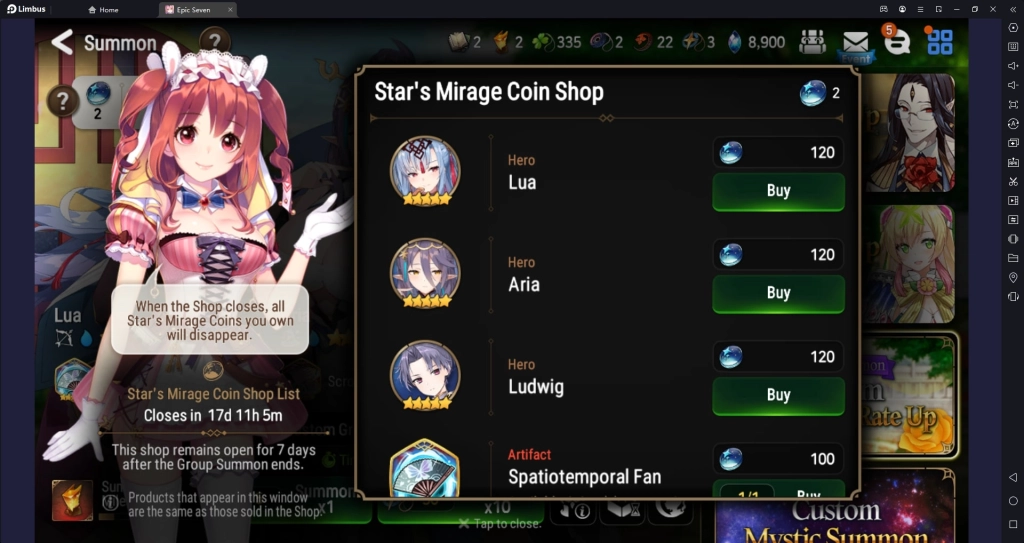Click the Skystone currency showing 8,900
1024x543 pixels.
[757, 42]
